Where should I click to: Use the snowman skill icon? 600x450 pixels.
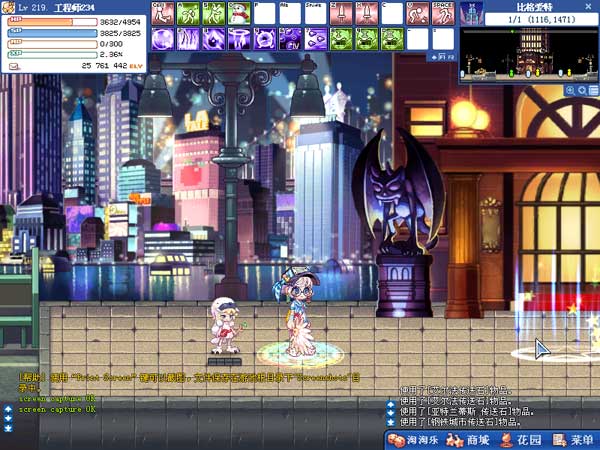coord(238,14)
